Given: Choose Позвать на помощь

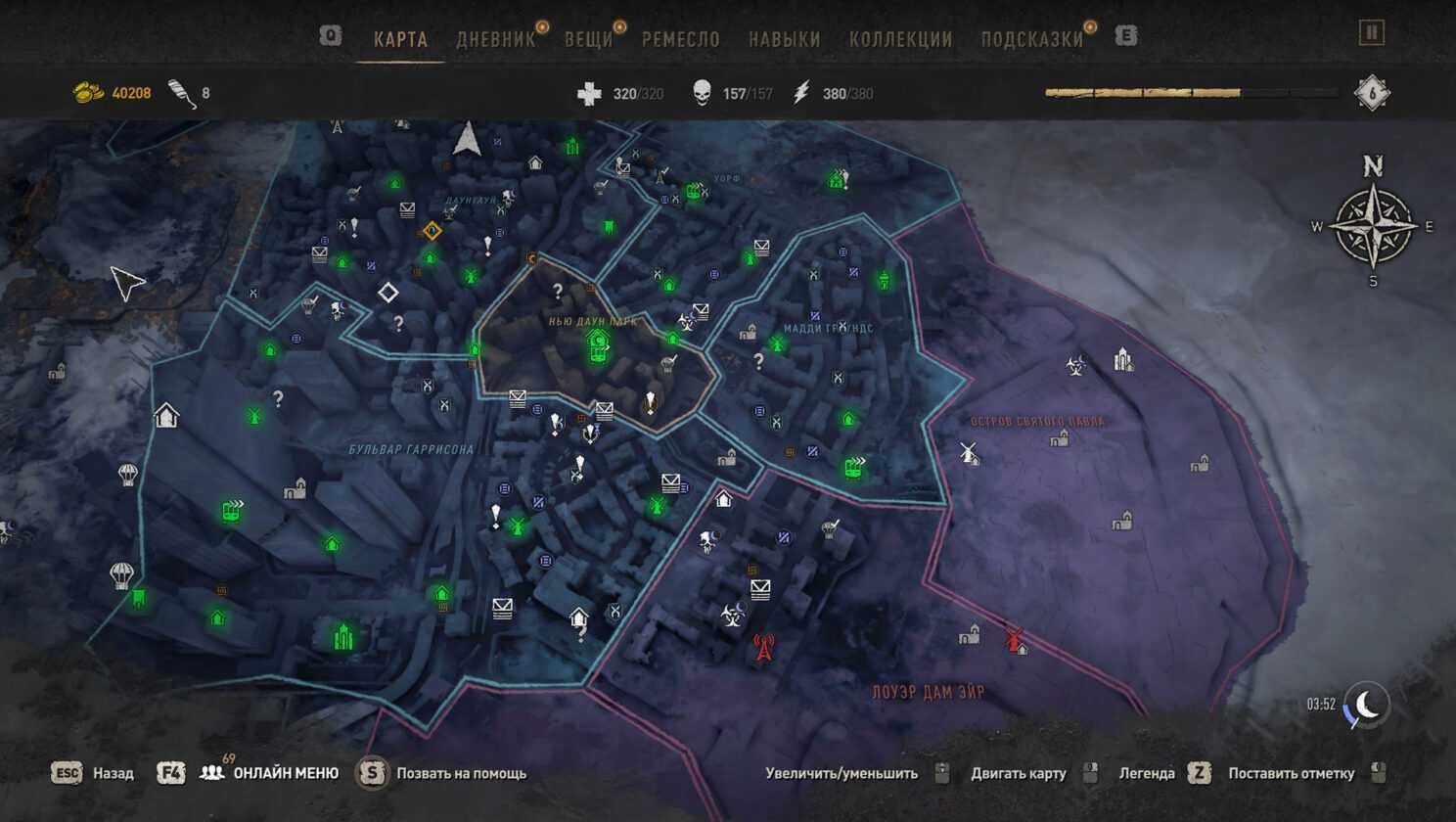Looking at the screenshot, I should pyautogui.click(x=460, y=773).
